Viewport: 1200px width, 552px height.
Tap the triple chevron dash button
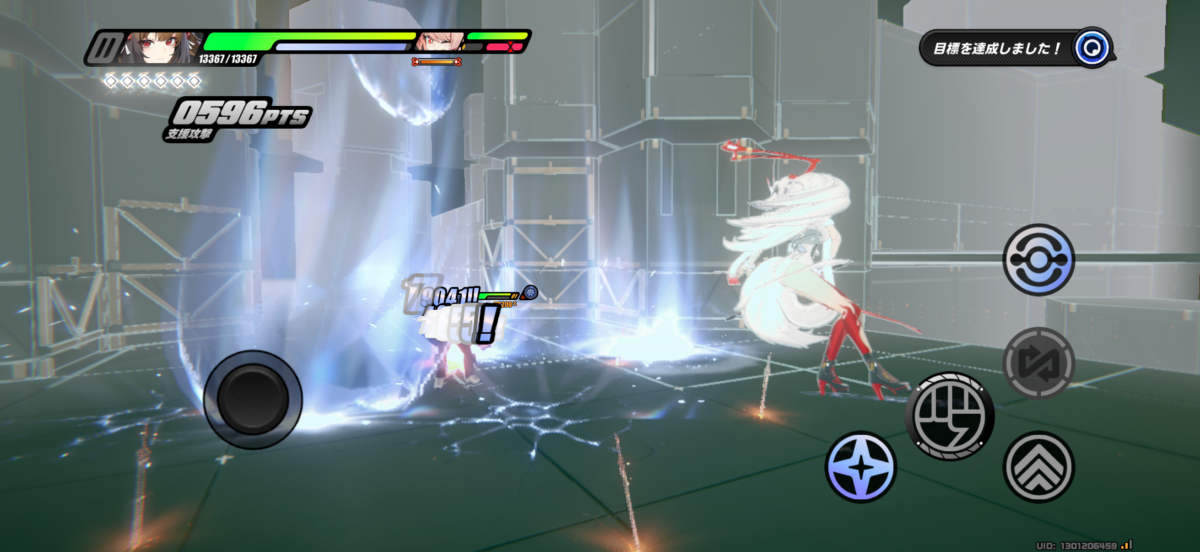point(1038,467)
